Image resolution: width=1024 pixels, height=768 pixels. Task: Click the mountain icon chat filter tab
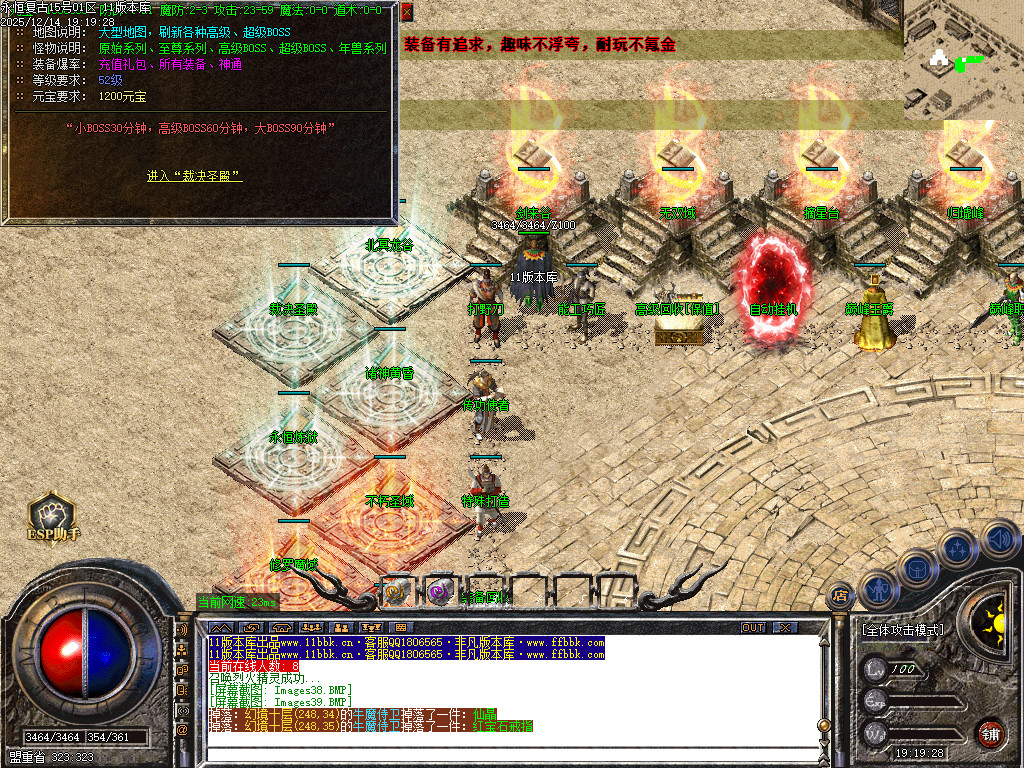[x=218, y=627]
